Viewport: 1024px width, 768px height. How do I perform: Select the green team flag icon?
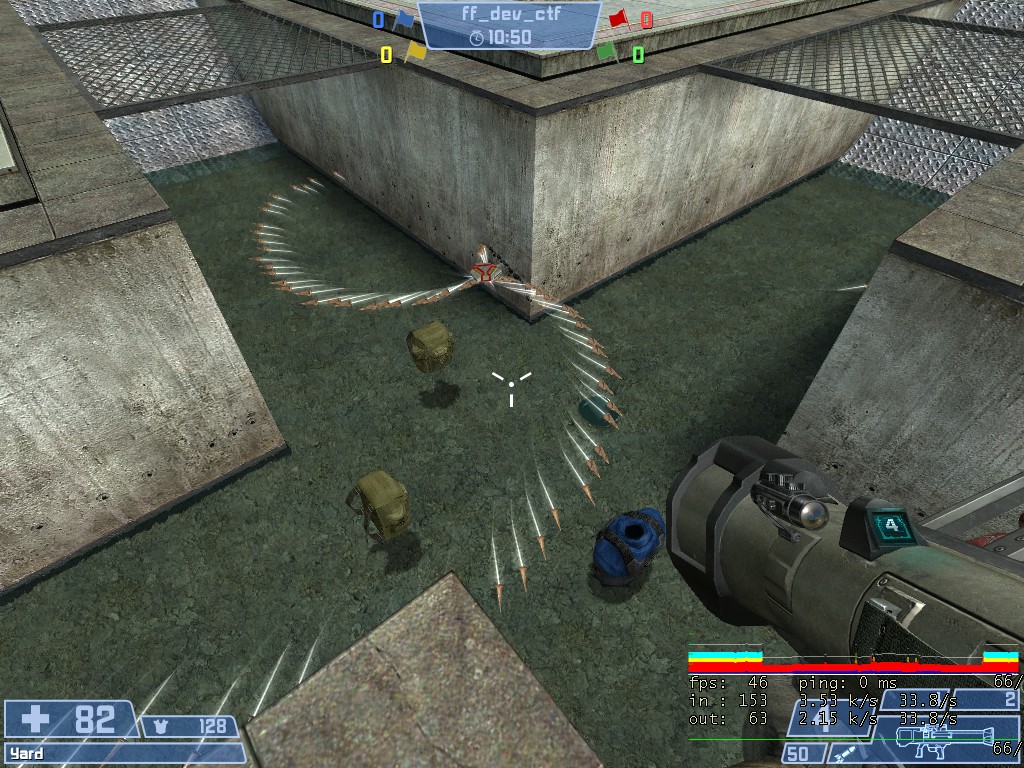(607, 51)
